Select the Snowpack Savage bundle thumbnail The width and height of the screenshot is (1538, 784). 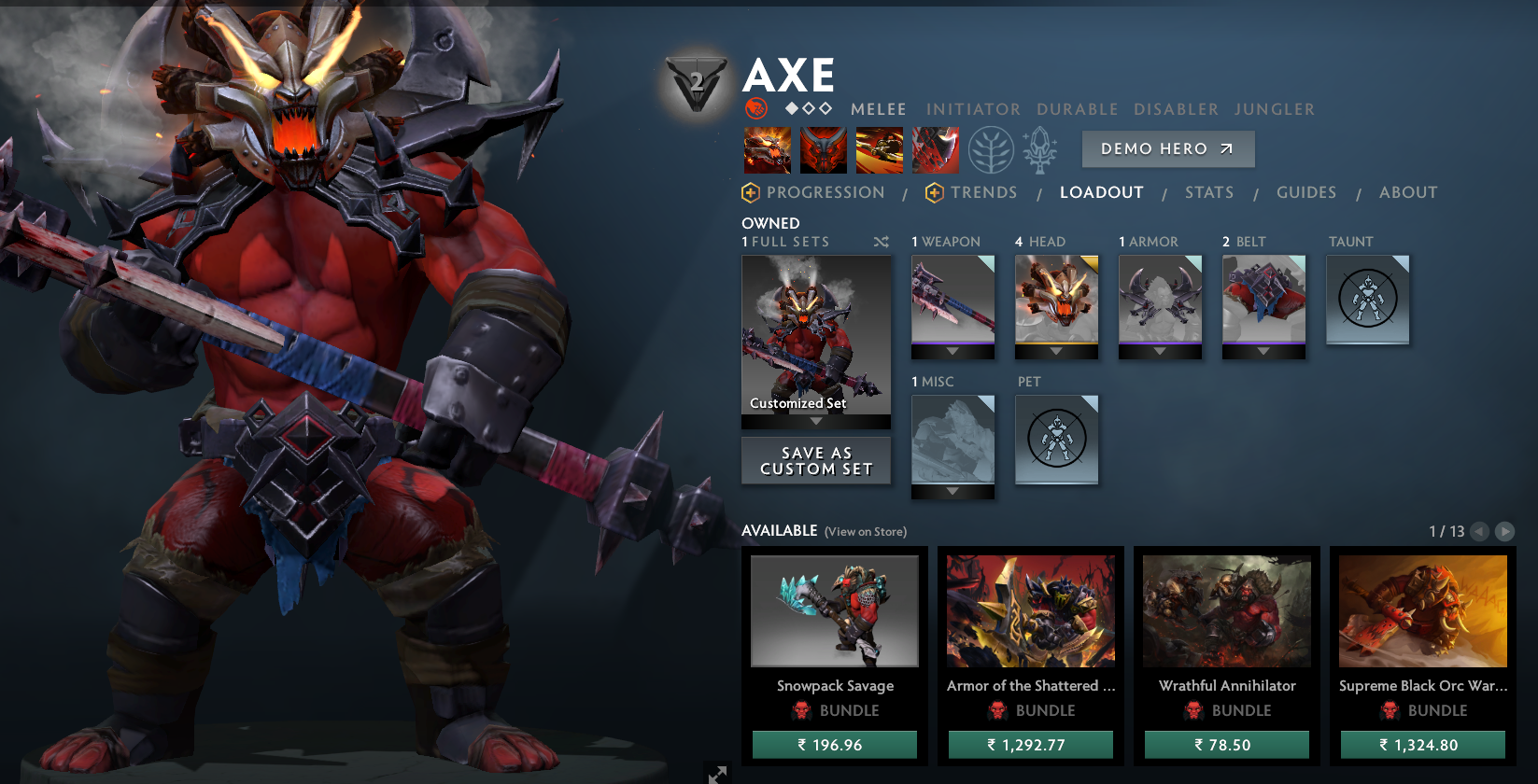(x=834, y=611)
